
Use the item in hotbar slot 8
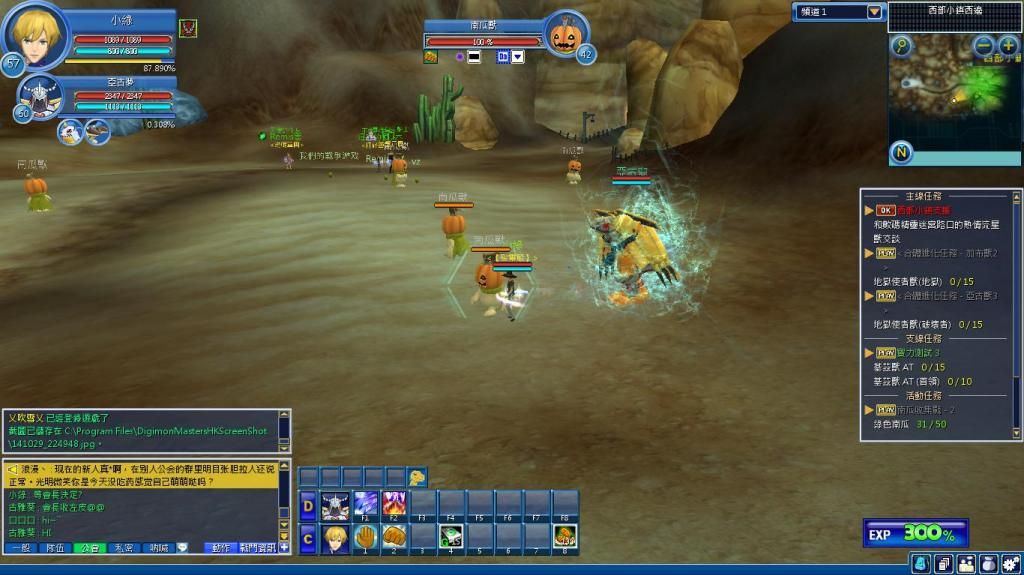click(x=565, y=537)
